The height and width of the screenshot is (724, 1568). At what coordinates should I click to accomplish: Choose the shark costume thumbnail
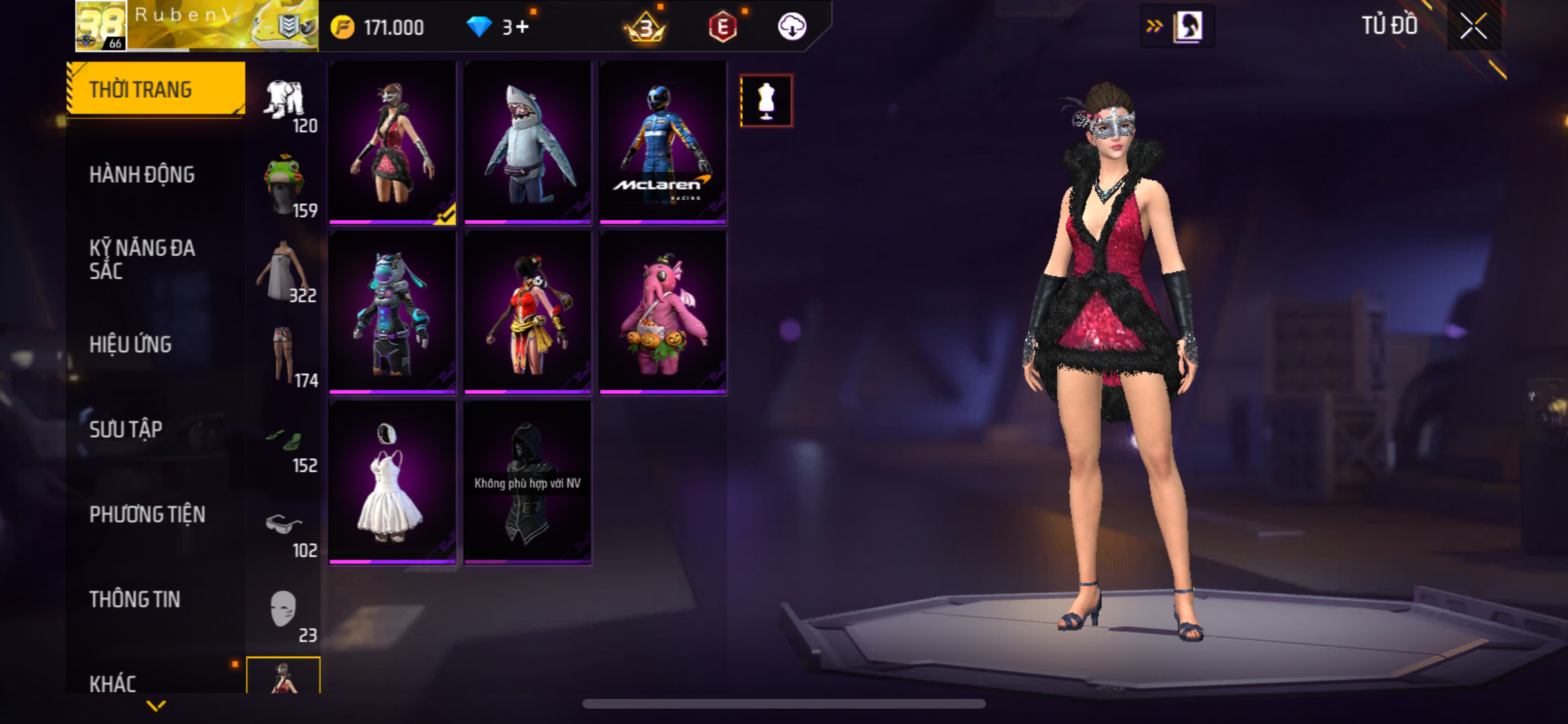click(x=527, y=143)
